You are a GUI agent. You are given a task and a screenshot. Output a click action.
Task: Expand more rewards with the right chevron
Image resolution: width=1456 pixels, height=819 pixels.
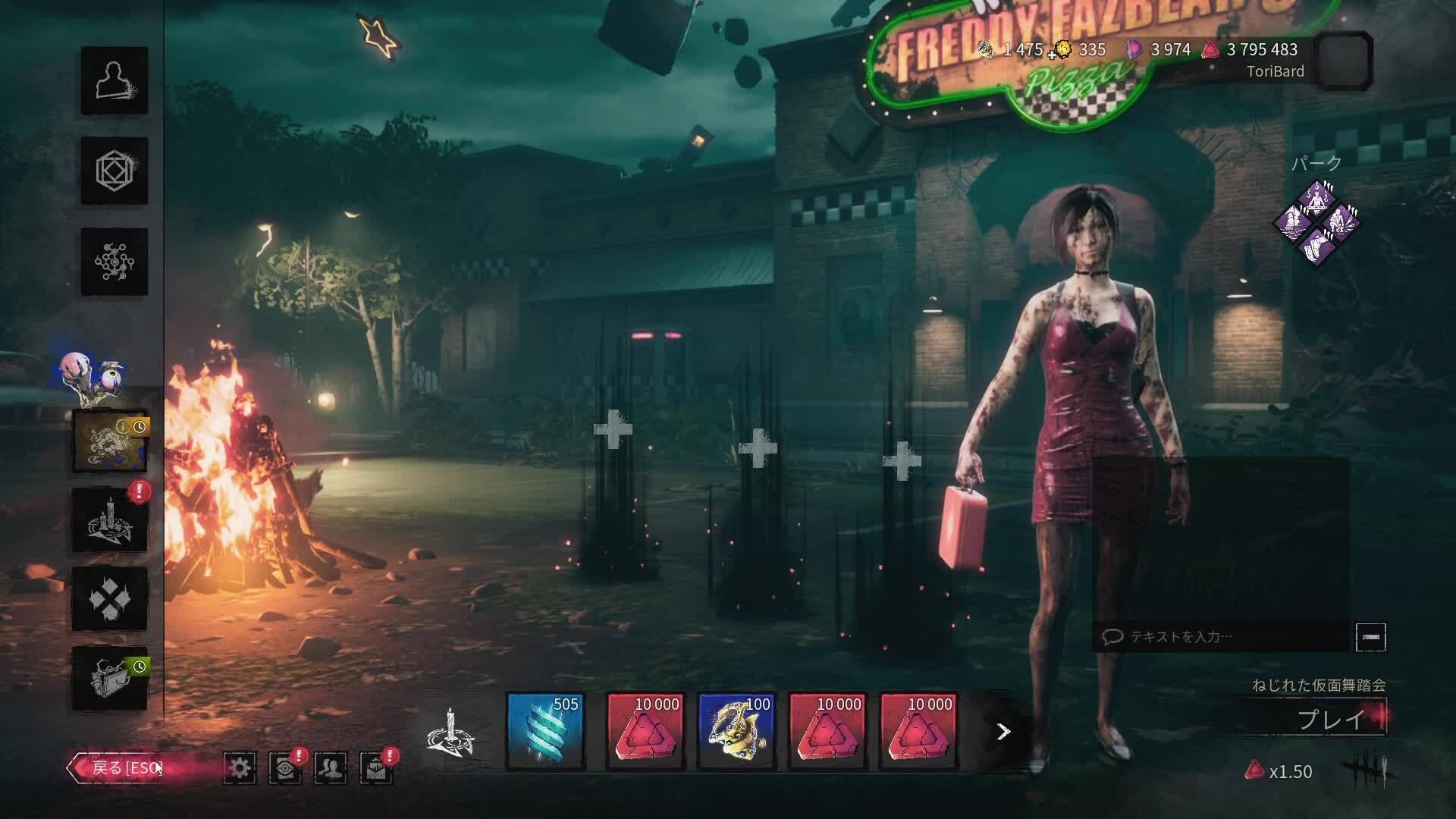pyautogui.click(x=1003, y=730)
